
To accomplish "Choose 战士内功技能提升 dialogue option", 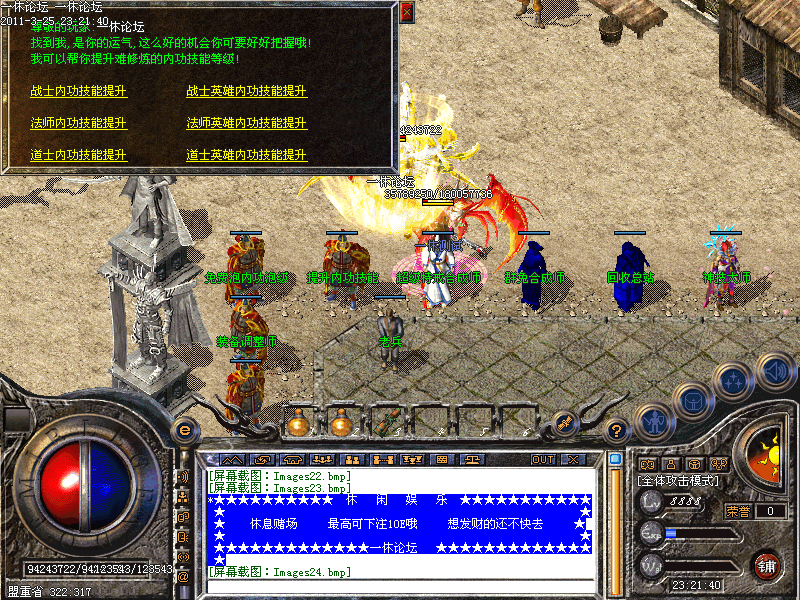I will (x=79, y=91).
